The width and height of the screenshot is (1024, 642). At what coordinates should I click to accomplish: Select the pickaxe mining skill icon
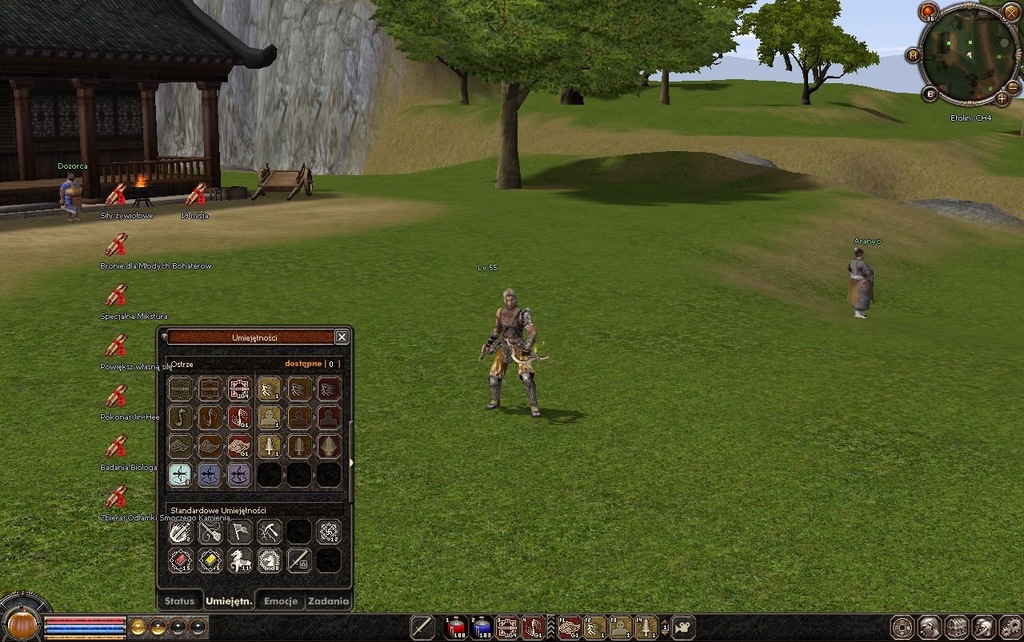[269, 532]
